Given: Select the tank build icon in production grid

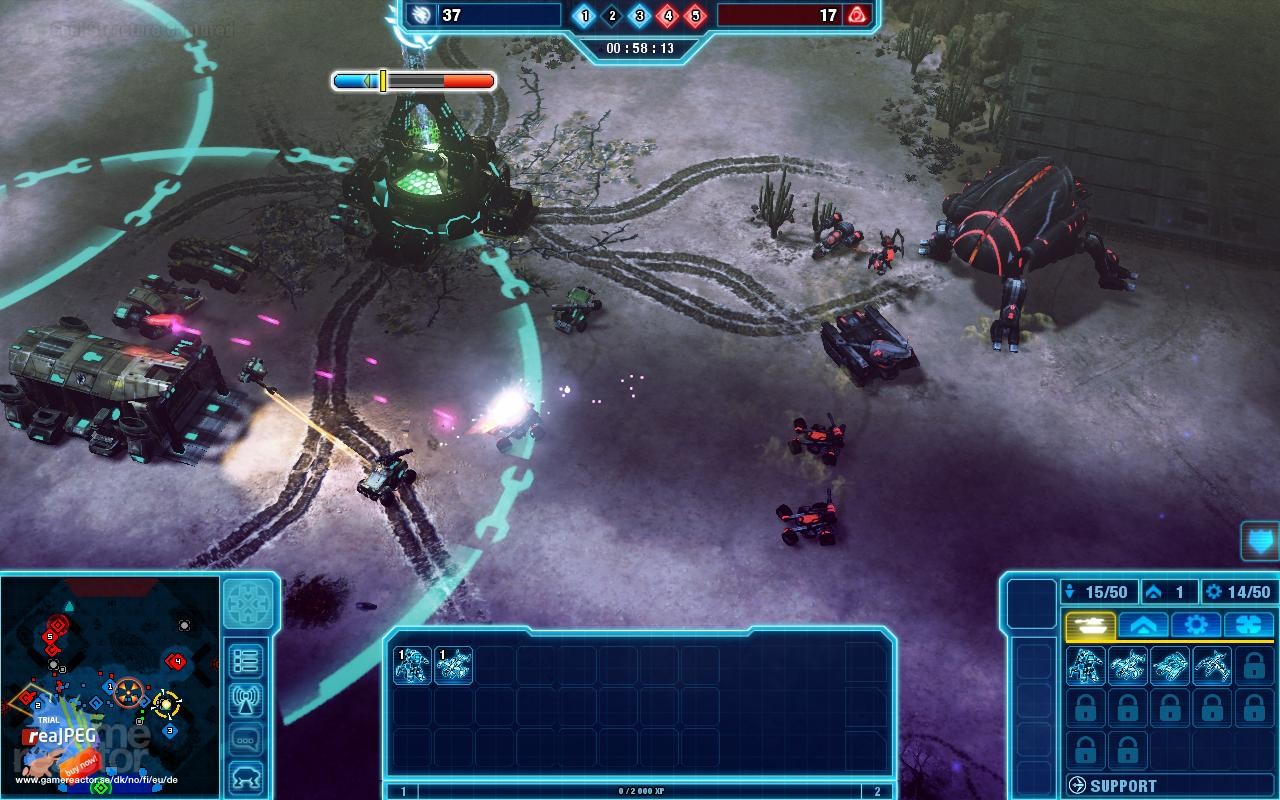Looking at the screenshot, I should [1170, 668].
